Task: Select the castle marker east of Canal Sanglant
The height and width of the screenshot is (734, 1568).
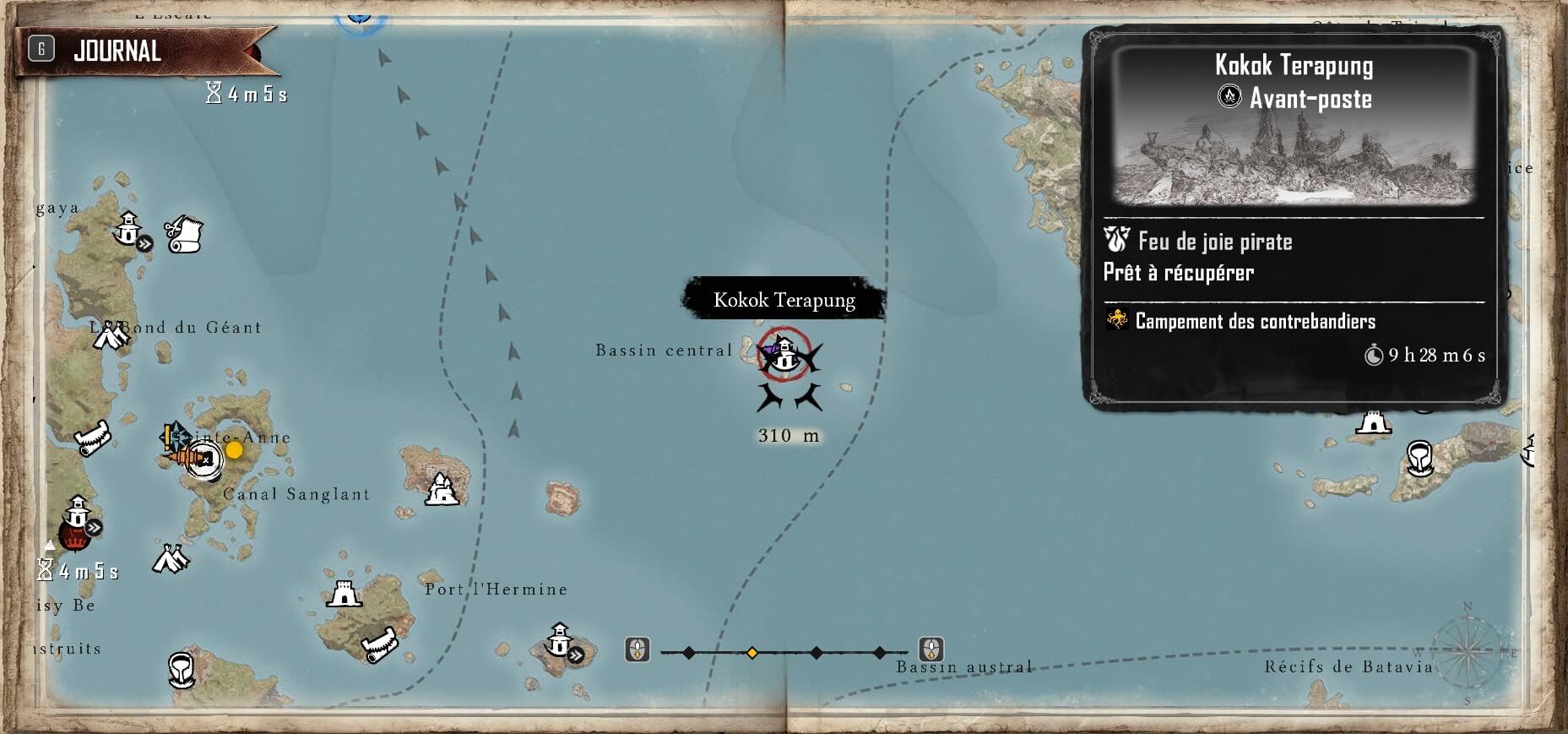Action: point(440,489)
